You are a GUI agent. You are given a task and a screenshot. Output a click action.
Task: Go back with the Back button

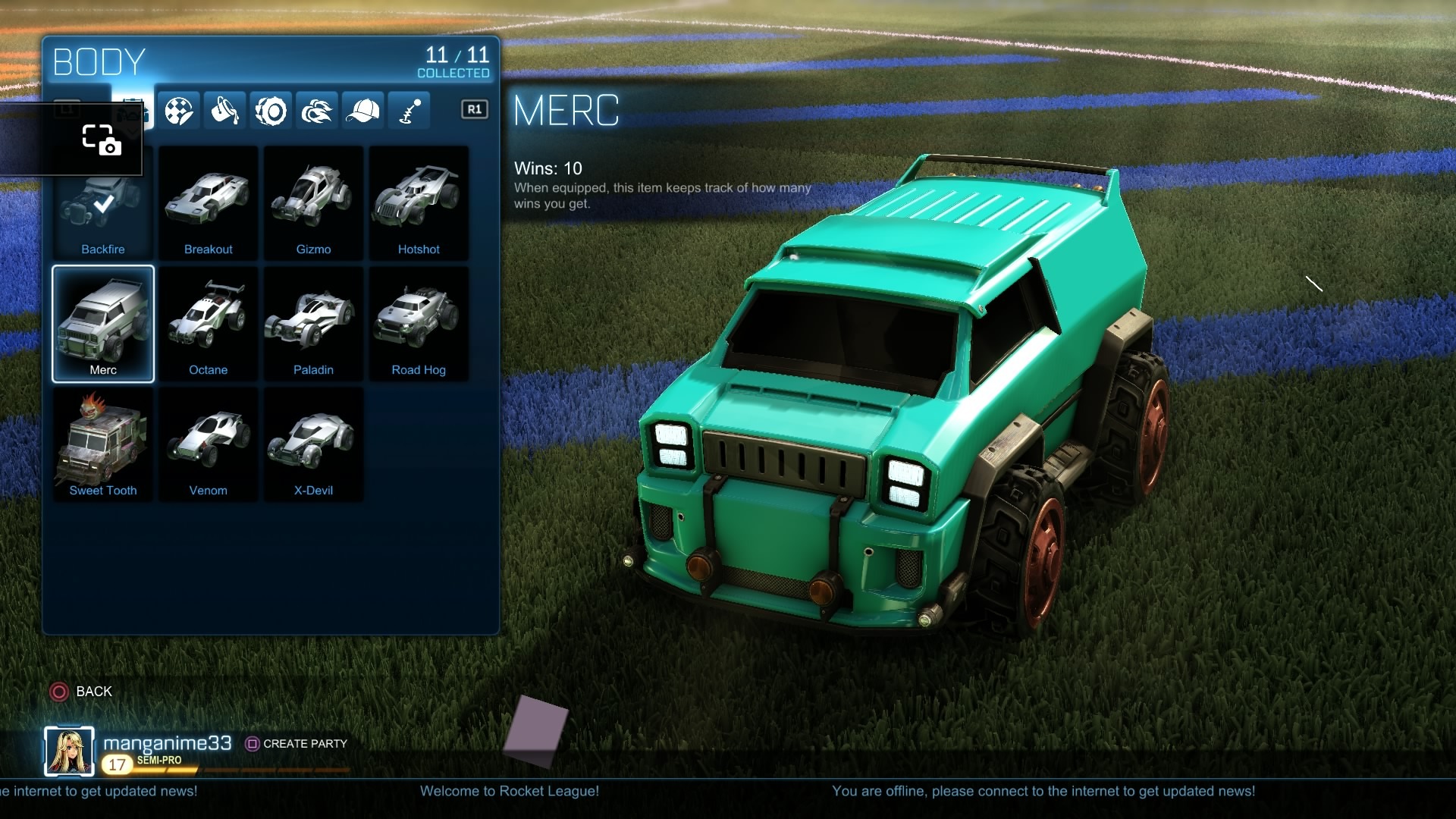[x=82, y=692]
